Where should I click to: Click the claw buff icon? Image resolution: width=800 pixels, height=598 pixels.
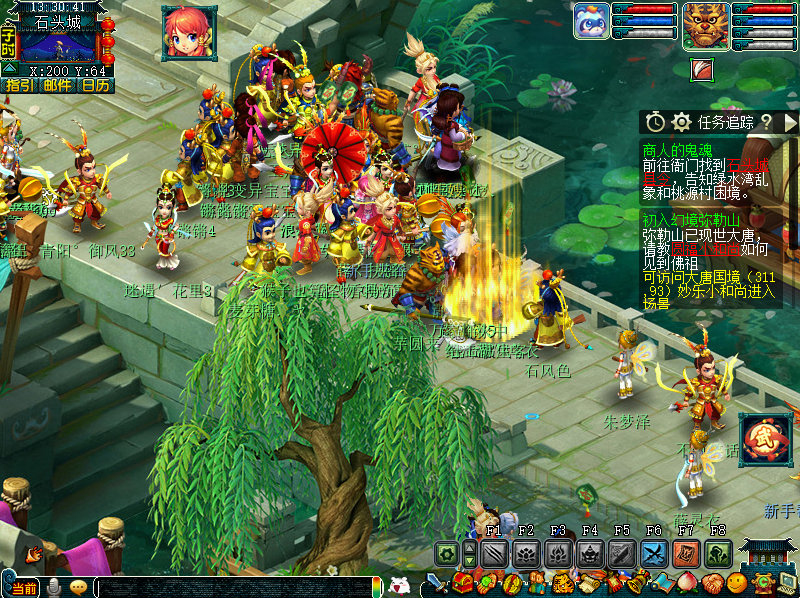702,70
